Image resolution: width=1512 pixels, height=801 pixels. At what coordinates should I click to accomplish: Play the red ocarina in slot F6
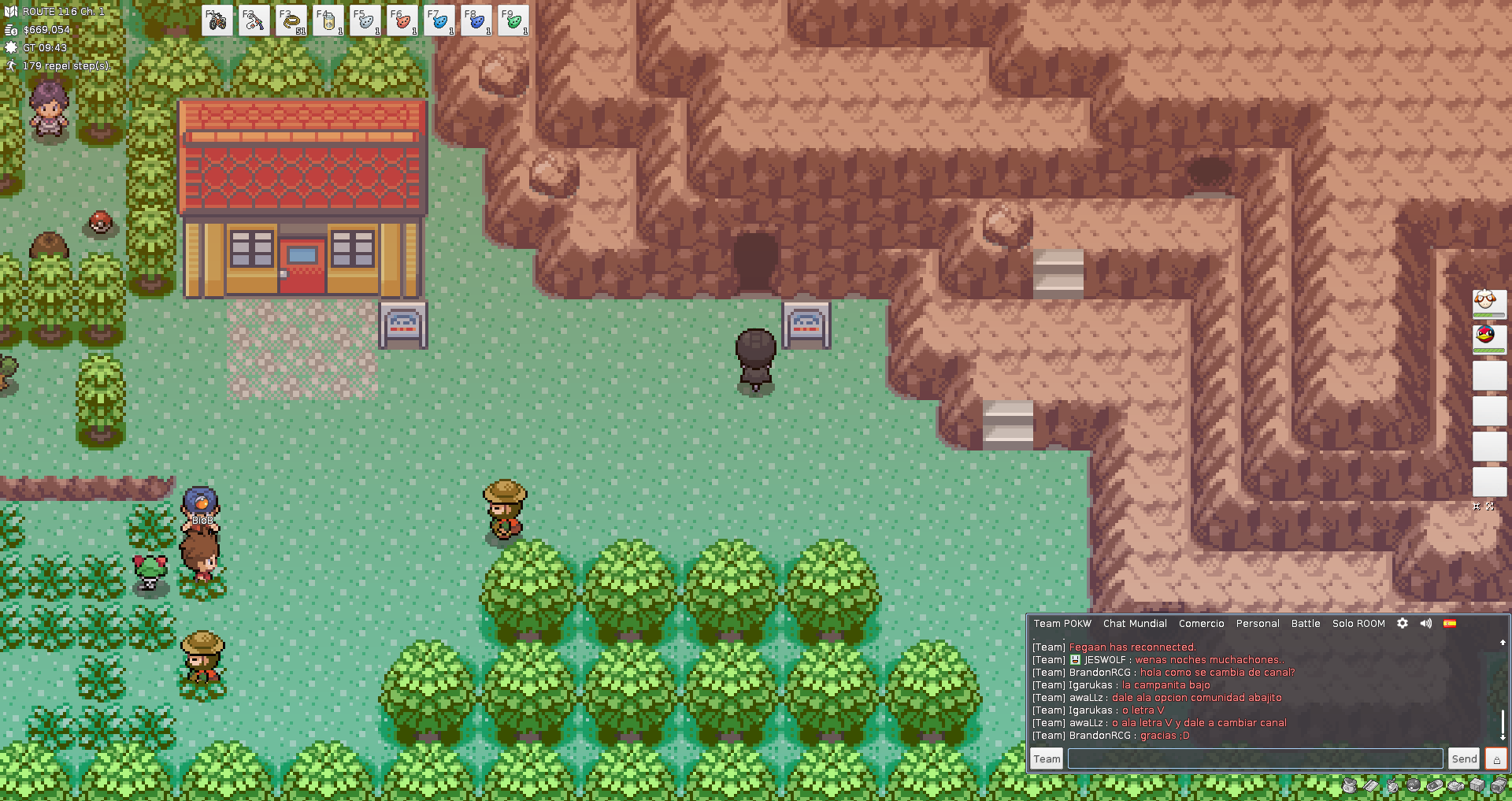tap(402, 21)
